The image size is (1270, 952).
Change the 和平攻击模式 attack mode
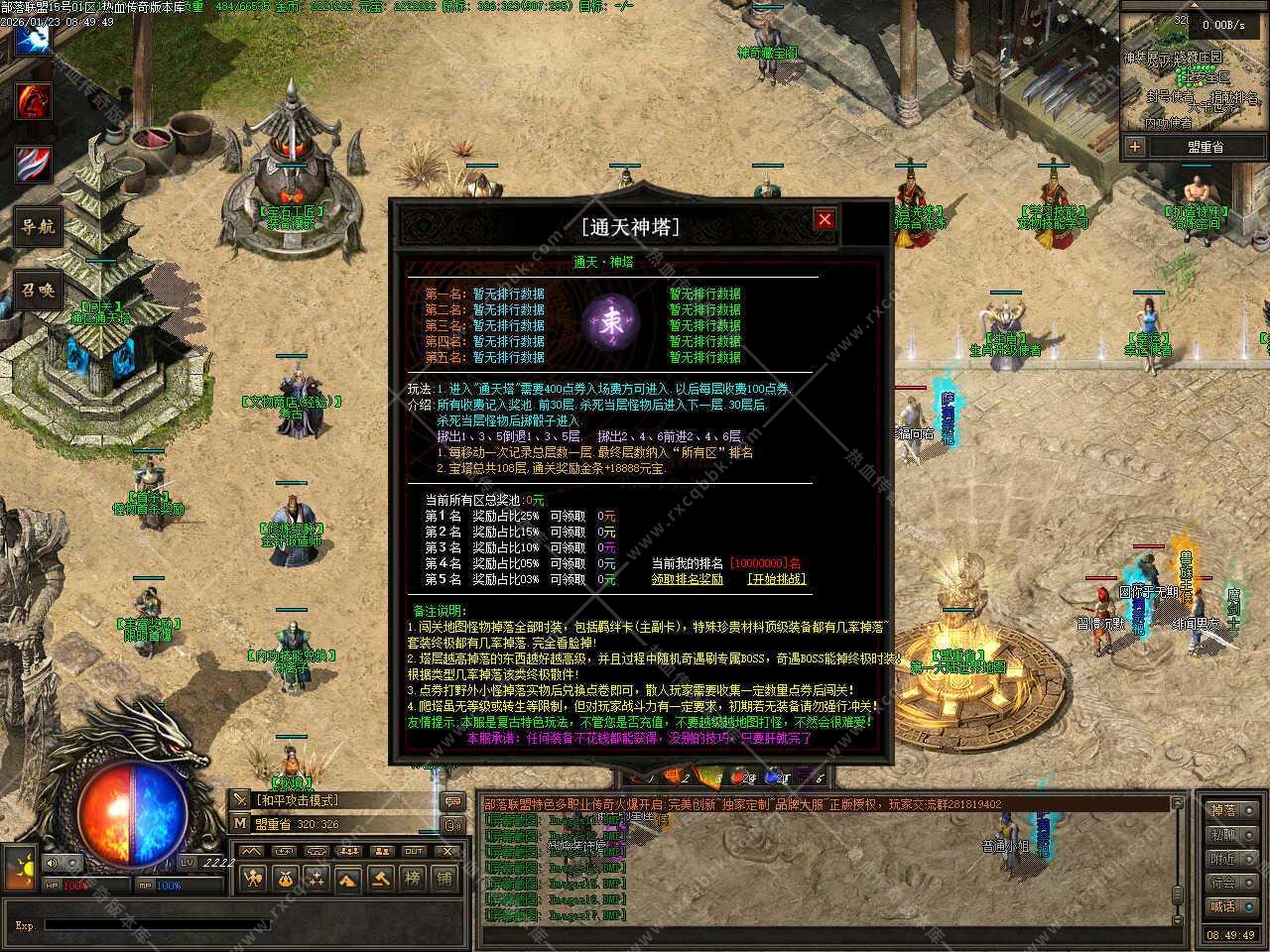pyautogui.click(x=298, y=800)
